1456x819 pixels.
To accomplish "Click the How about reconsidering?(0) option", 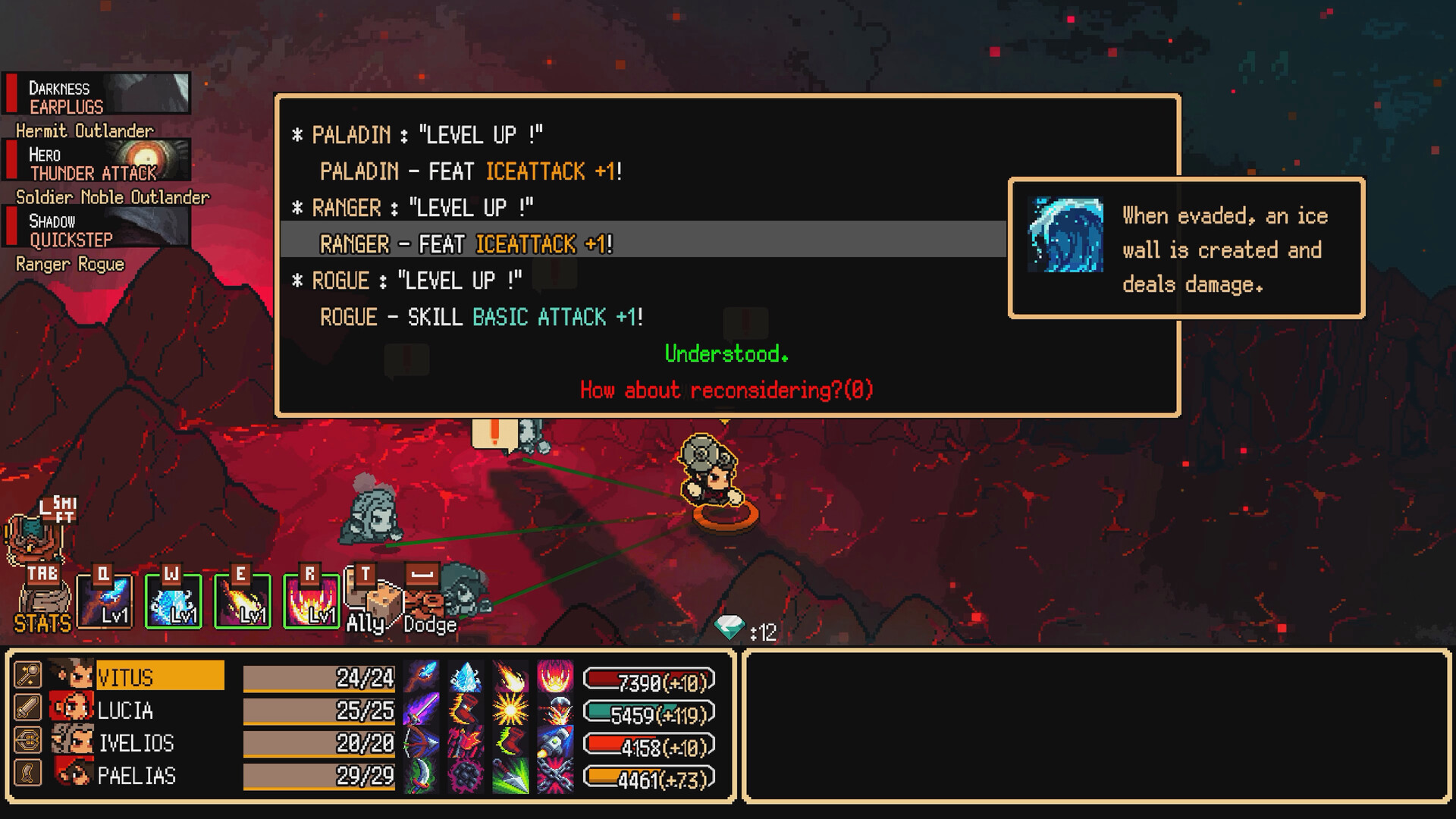I will (x=725, y=390).
